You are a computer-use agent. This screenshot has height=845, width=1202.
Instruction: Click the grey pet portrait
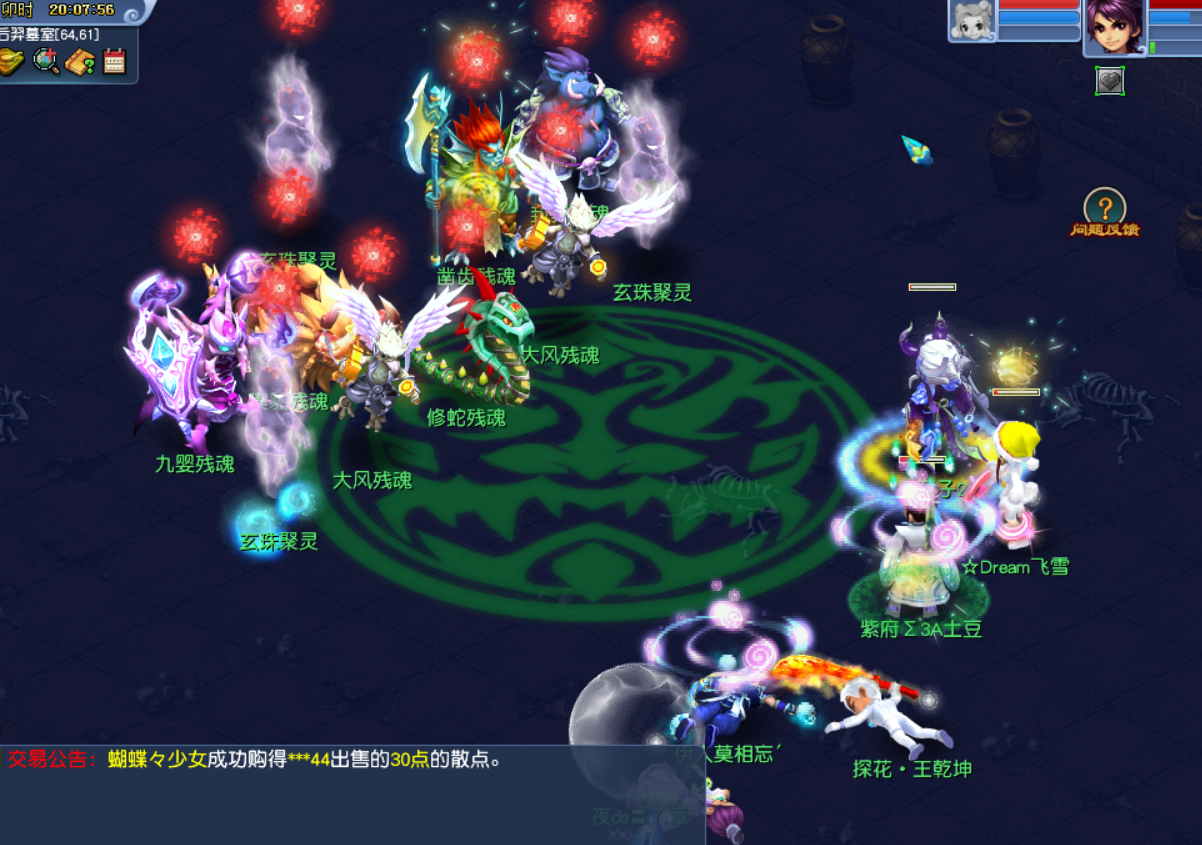[x=972, y=21]
